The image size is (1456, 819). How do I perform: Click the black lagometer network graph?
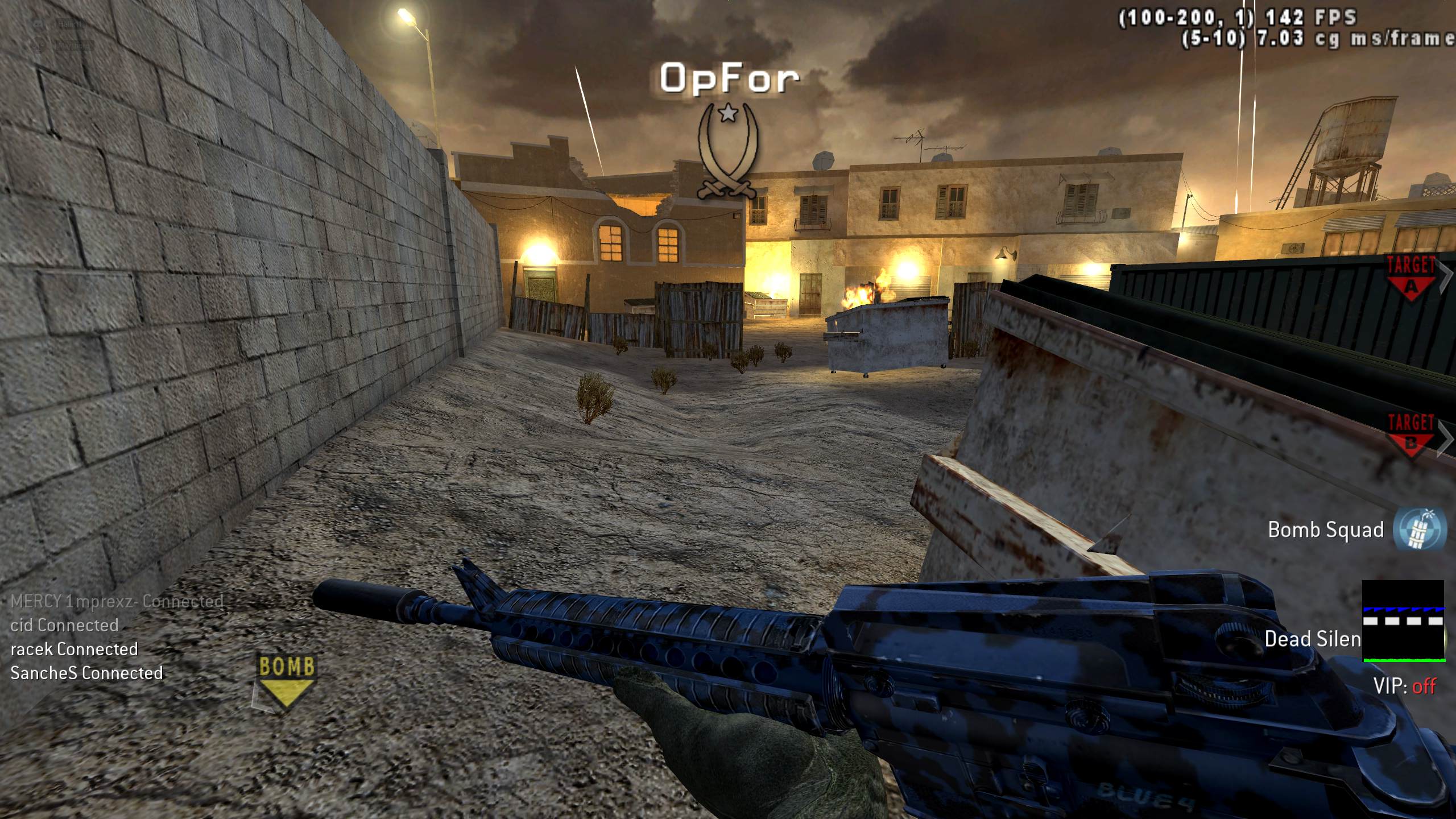click(x=1403, y=621)
